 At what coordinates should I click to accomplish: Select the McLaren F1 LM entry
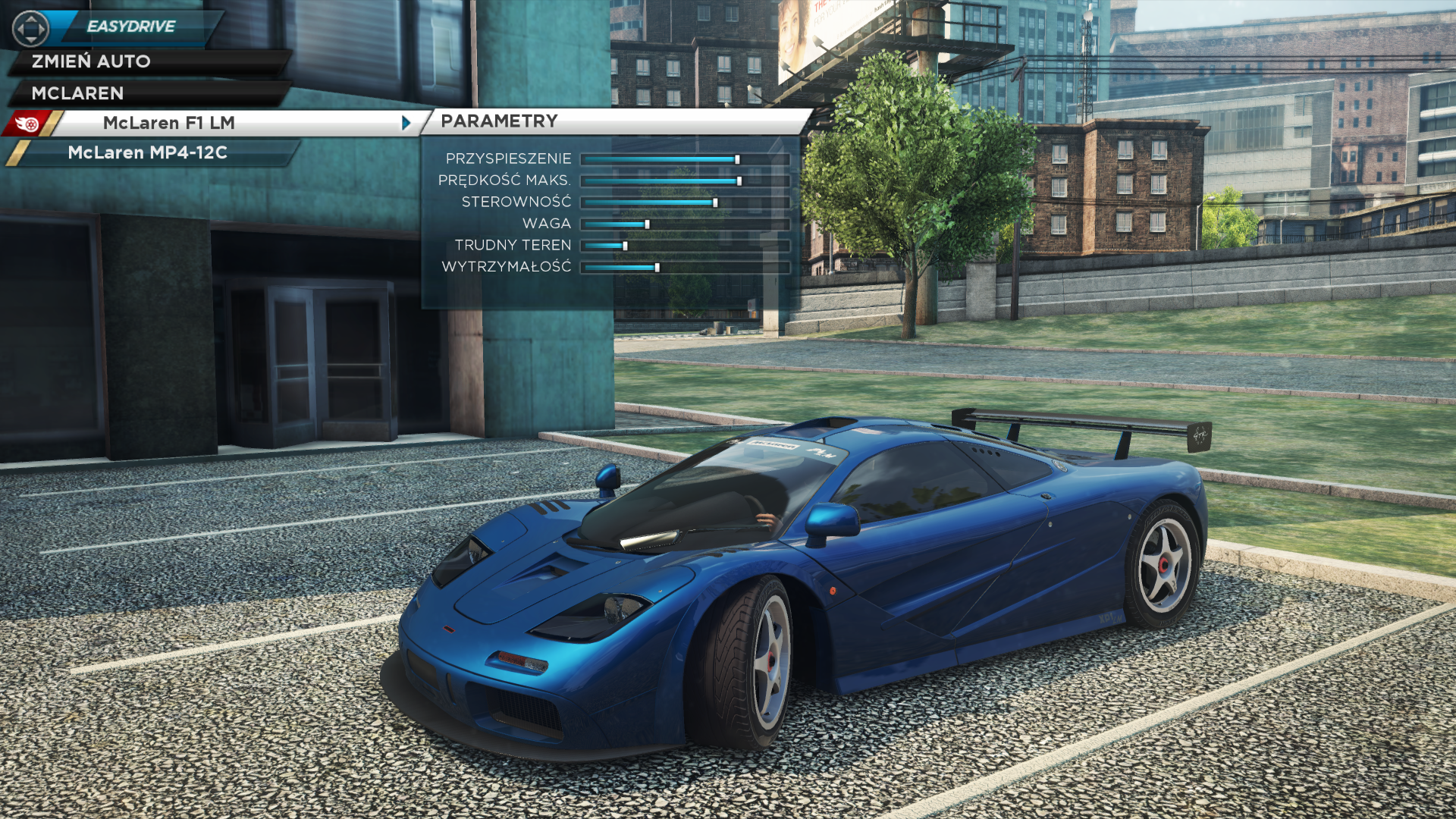tap(169, 123)
